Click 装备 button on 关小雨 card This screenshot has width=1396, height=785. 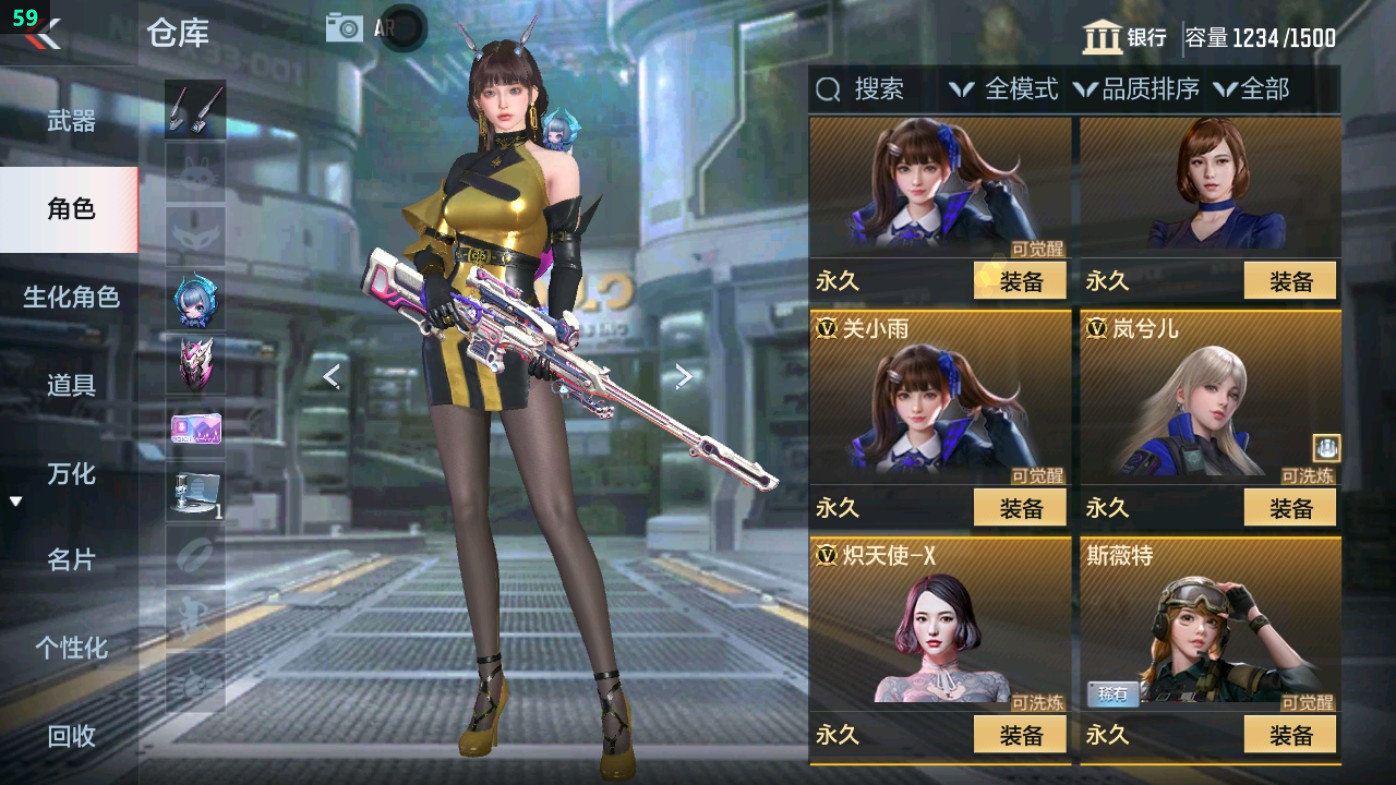[x=1019, y=508]
